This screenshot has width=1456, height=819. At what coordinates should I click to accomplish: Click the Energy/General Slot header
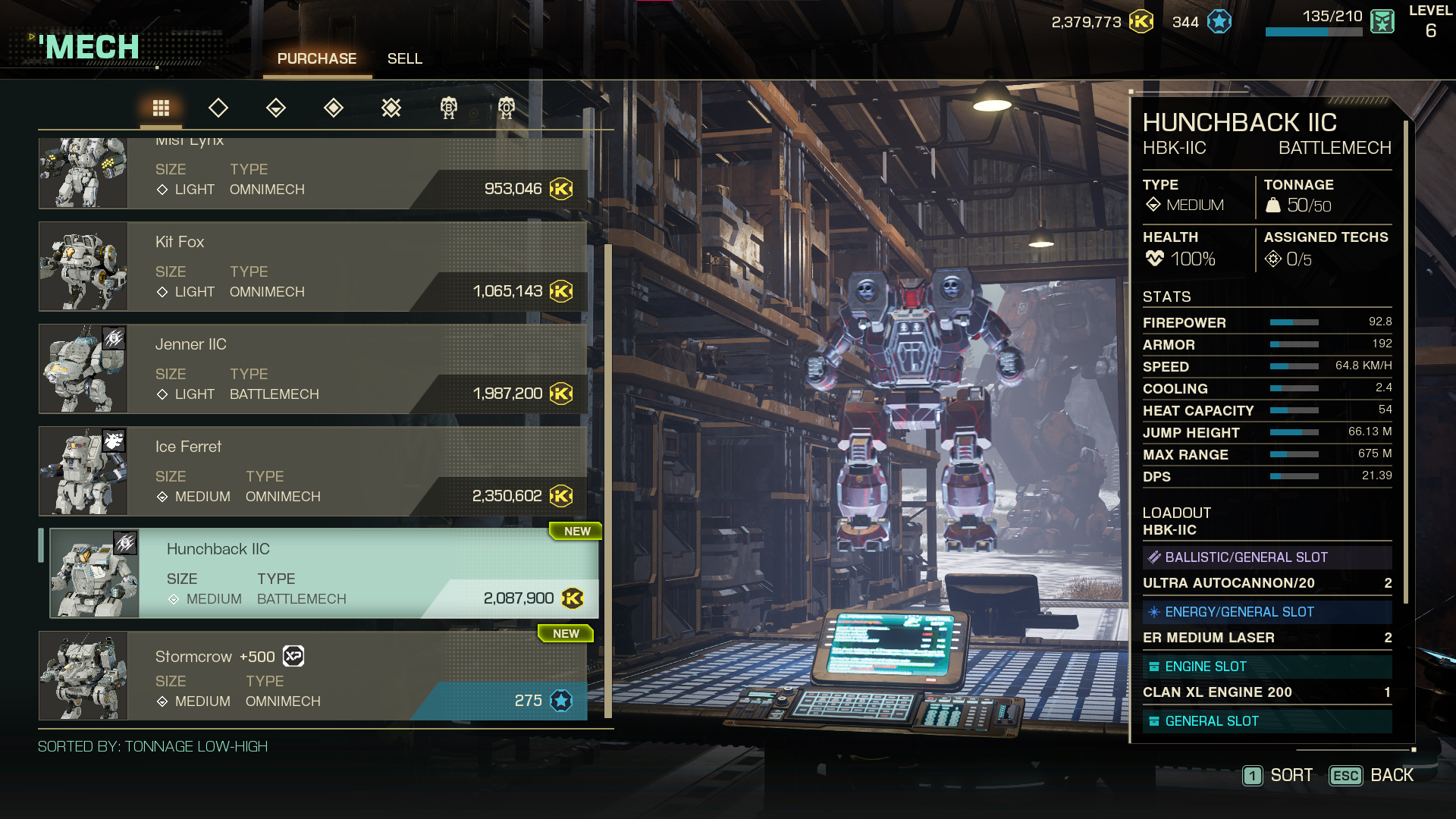pyautogui.click(x=1266, y=612)
